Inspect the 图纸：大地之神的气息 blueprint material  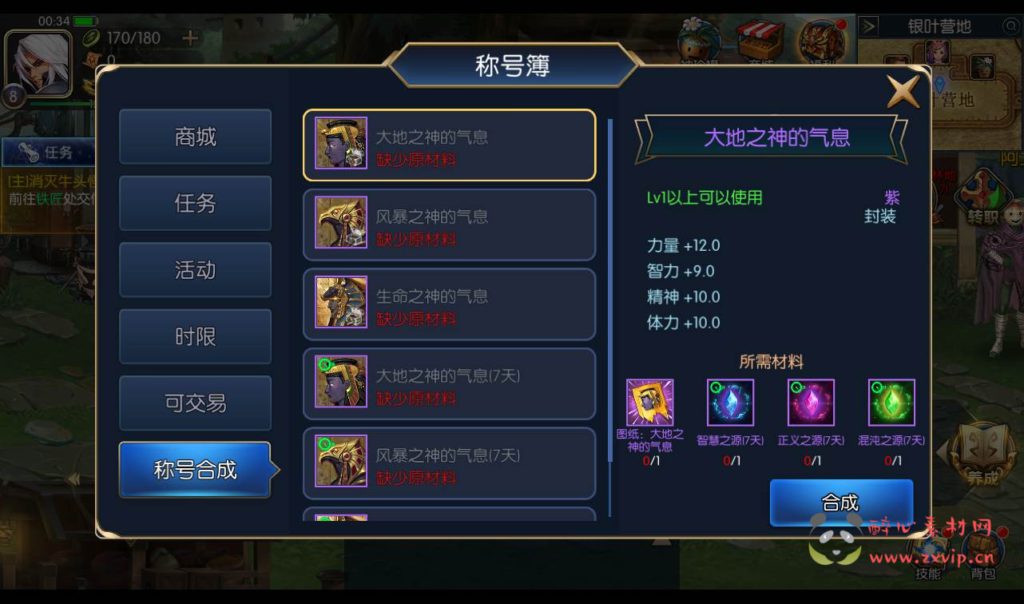(x=650, y=403)
